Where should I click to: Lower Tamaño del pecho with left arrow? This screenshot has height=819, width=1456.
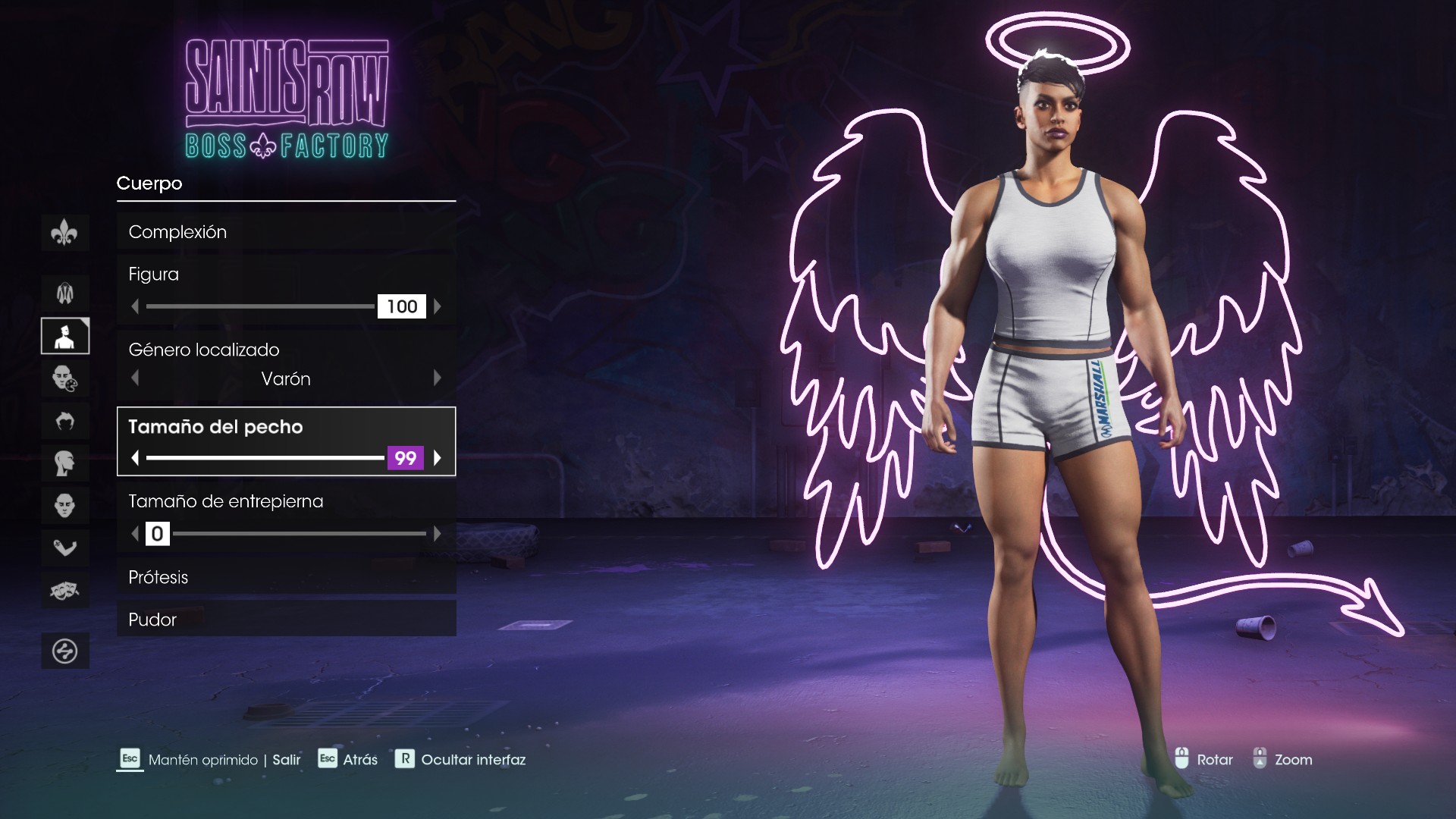click(135, 458)
